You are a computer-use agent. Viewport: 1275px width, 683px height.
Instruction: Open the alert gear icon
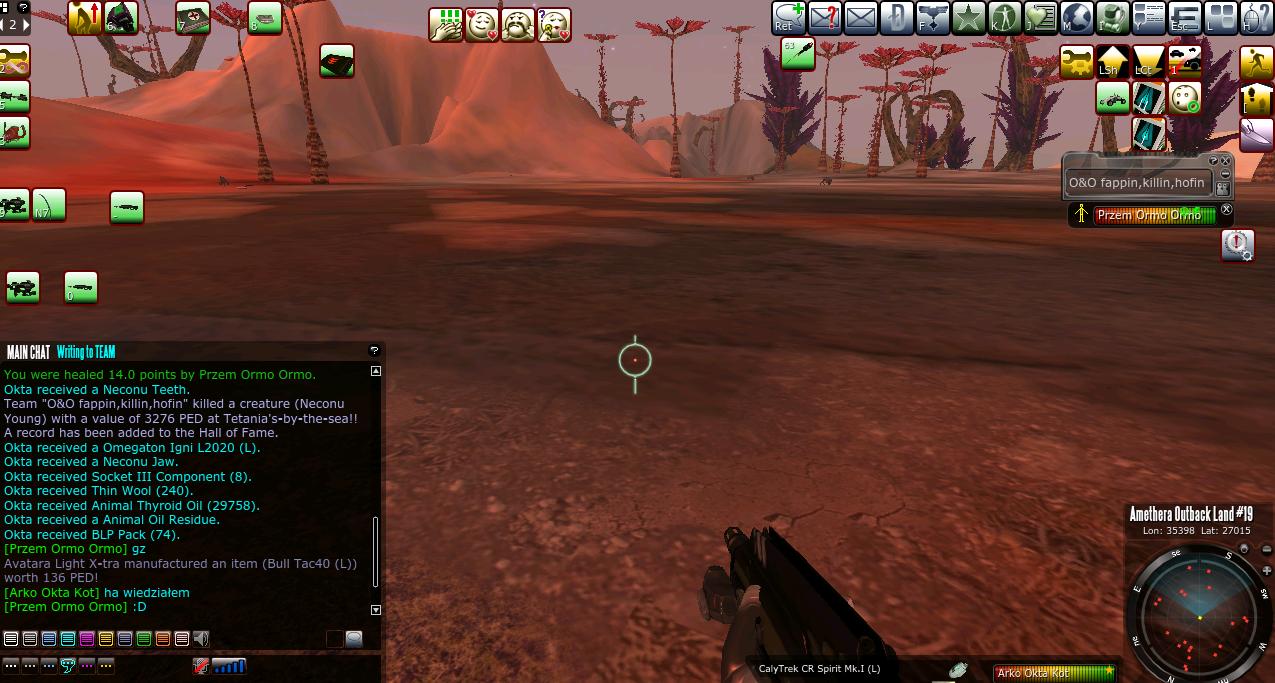pyautogui.click(x=1238, y=245)
